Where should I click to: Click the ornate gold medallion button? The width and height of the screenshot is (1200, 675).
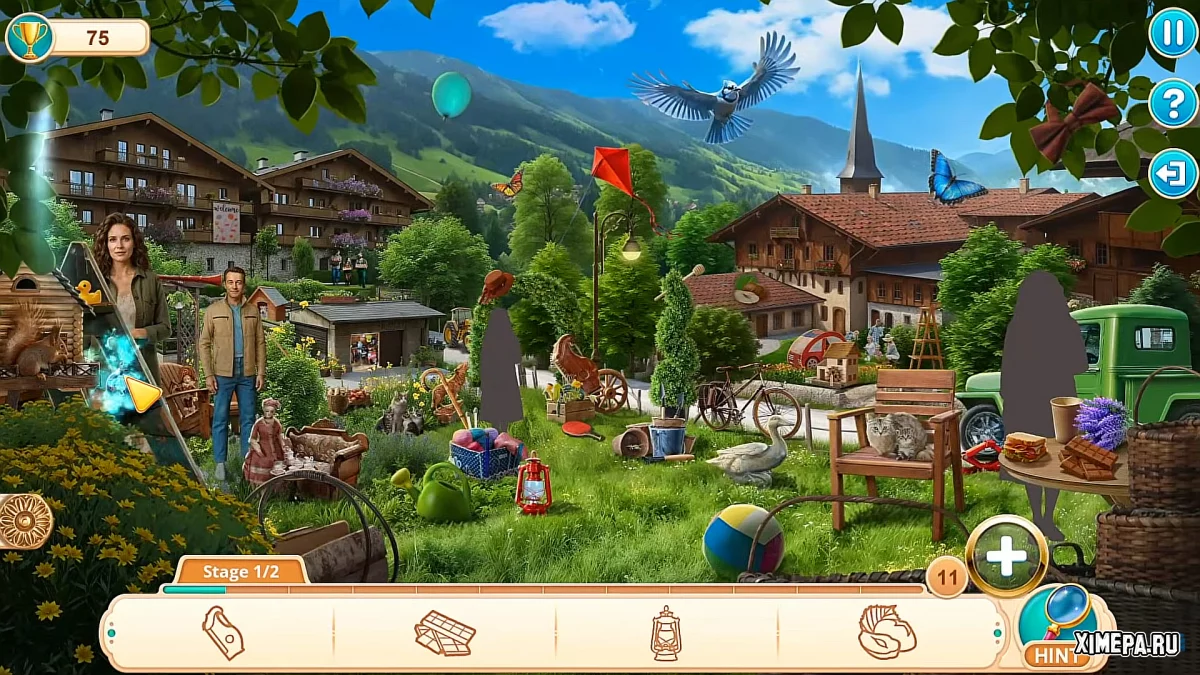coord(22,521)
